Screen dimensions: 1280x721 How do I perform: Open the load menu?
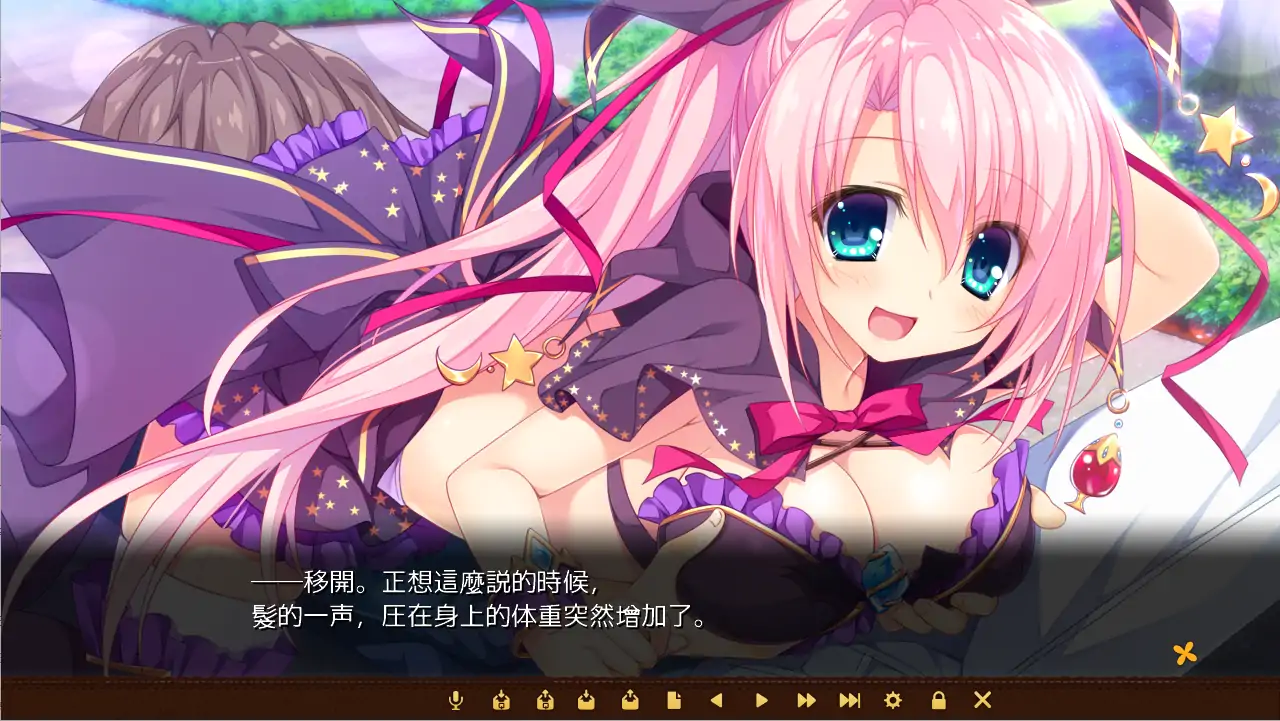point(630,702)
